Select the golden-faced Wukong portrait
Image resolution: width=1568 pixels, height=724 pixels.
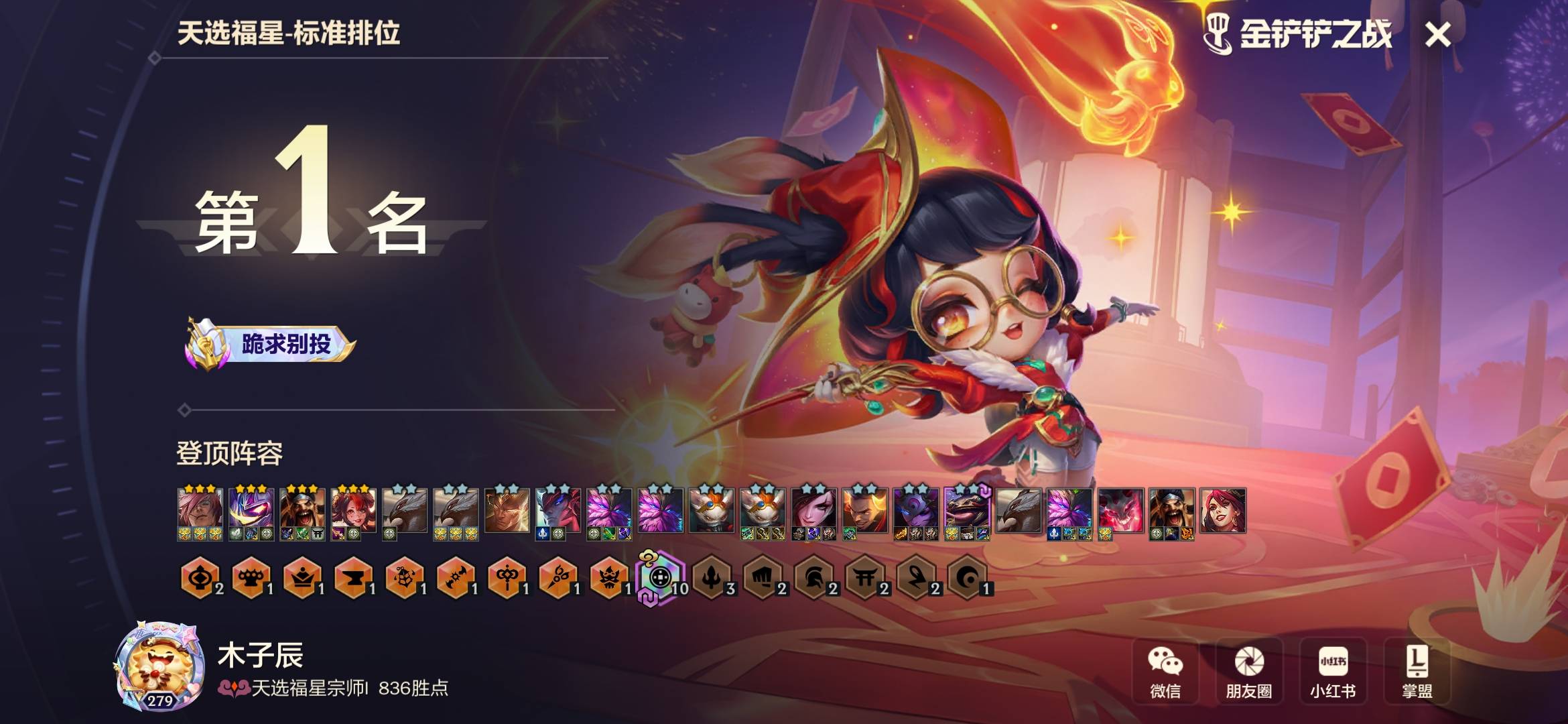[507, 511]
